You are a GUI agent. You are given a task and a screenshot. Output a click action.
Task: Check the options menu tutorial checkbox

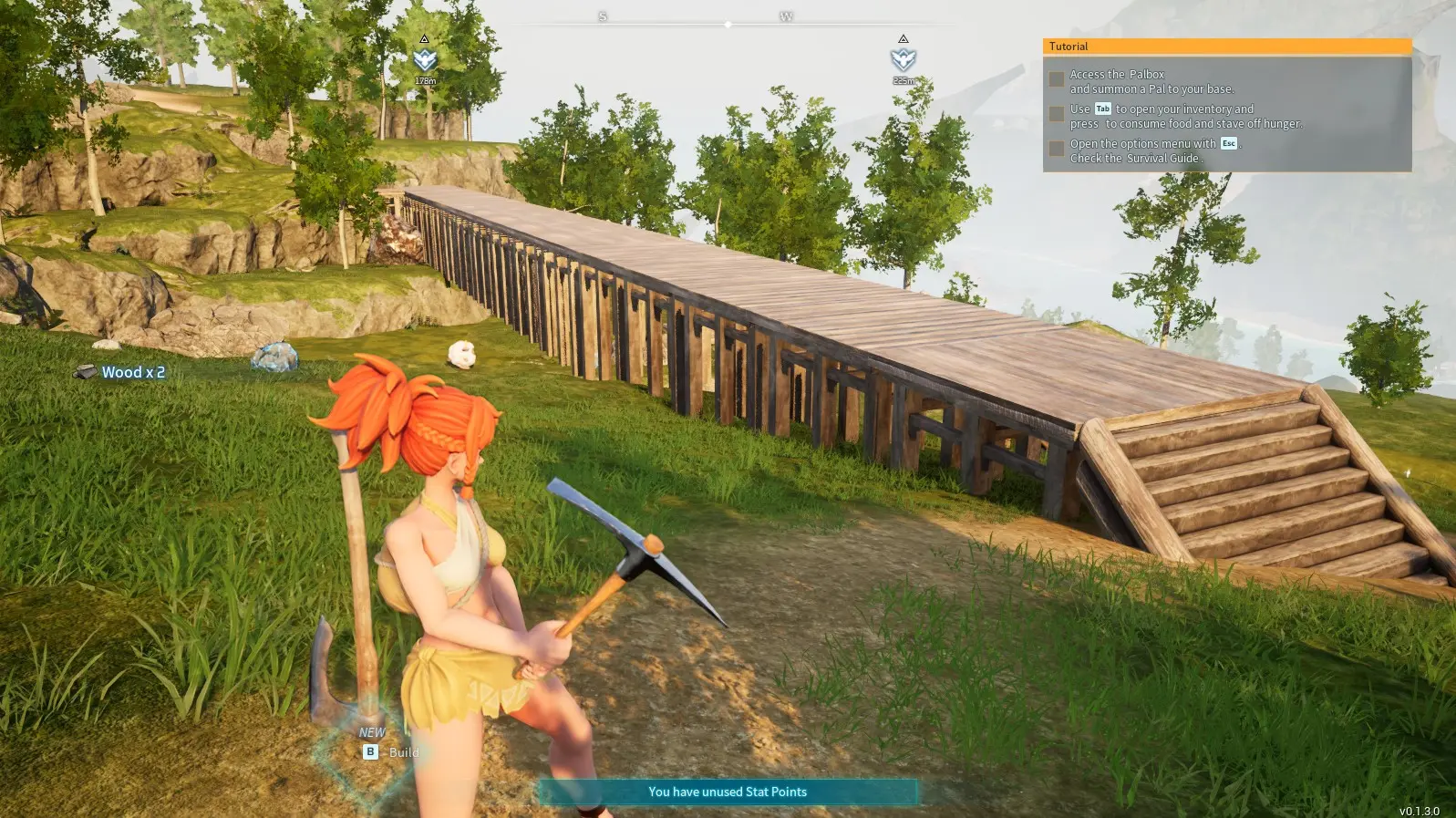[1058, 149]
